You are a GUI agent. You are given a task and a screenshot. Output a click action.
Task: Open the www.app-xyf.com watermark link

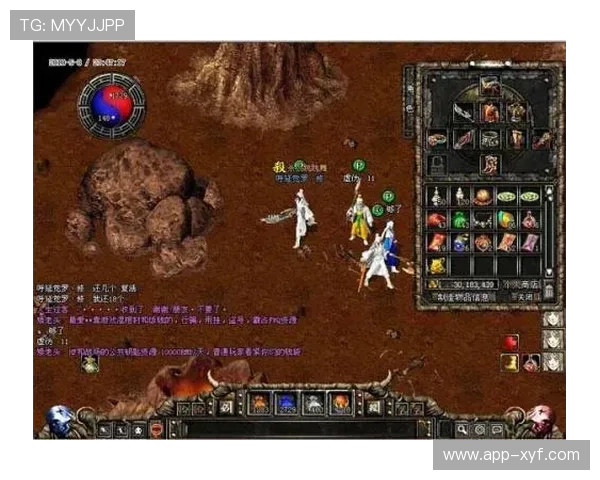pyautogui.click(x=511, y=455)
